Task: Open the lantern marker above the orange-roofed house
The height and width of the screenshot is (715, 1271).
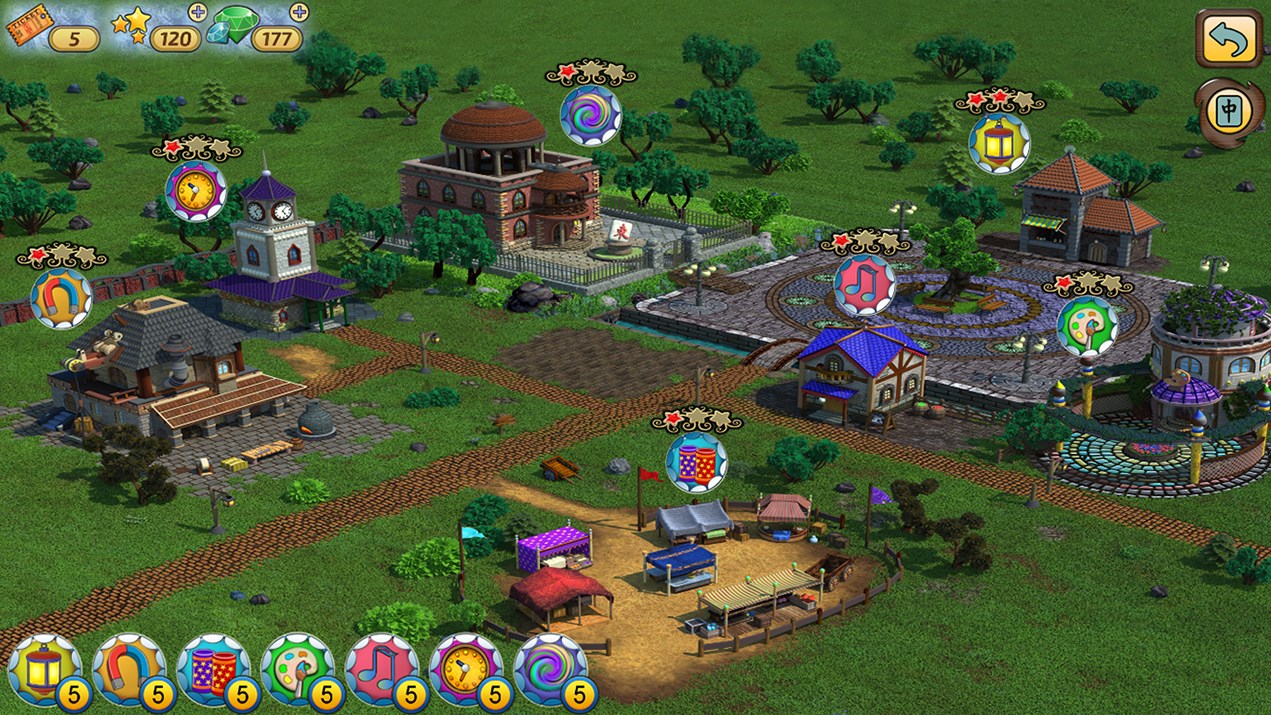Action: [x=999, y=143]
